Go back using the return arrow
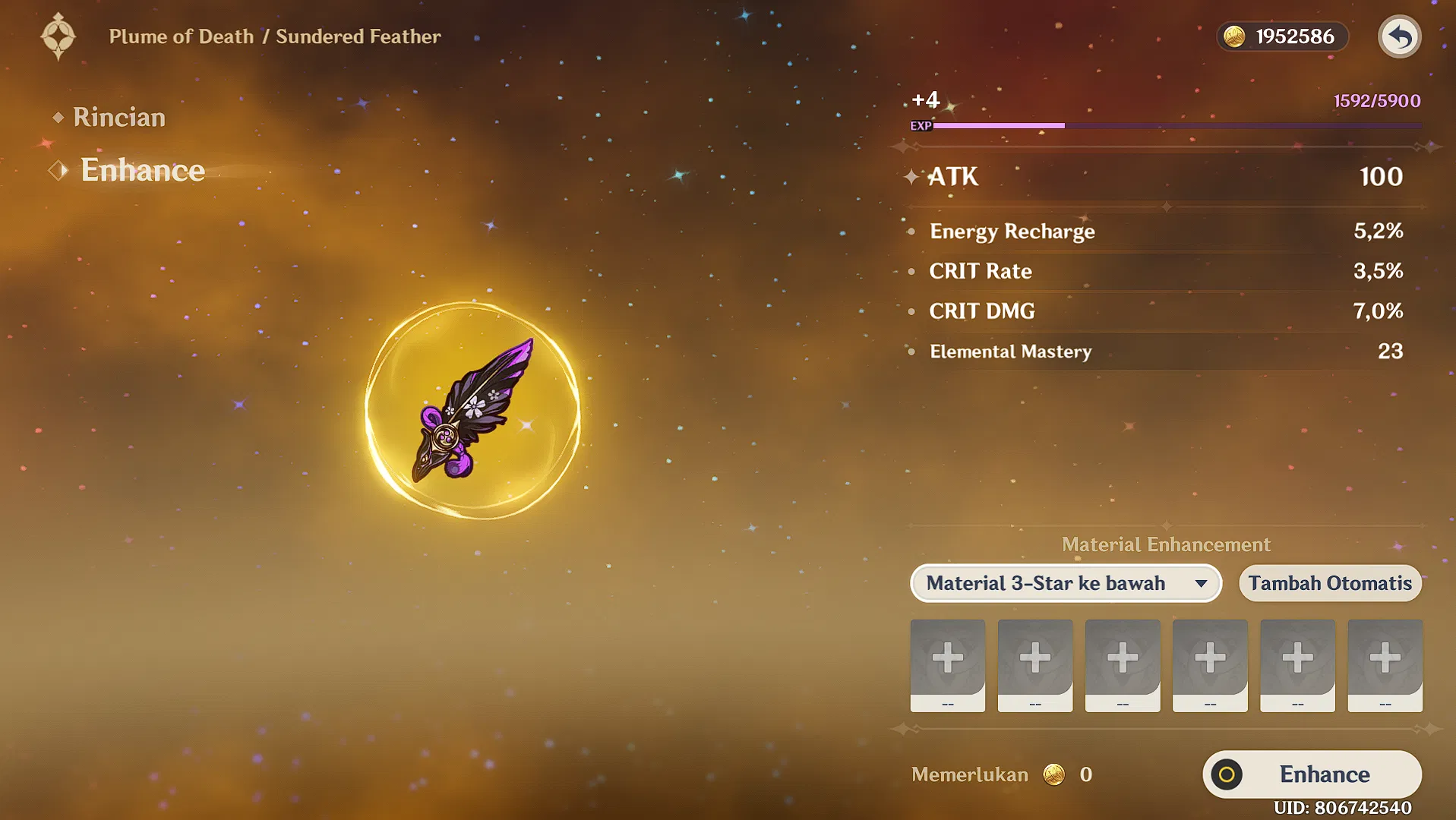Screen dimensions: 1456x820 click(x=1399, y=36)
